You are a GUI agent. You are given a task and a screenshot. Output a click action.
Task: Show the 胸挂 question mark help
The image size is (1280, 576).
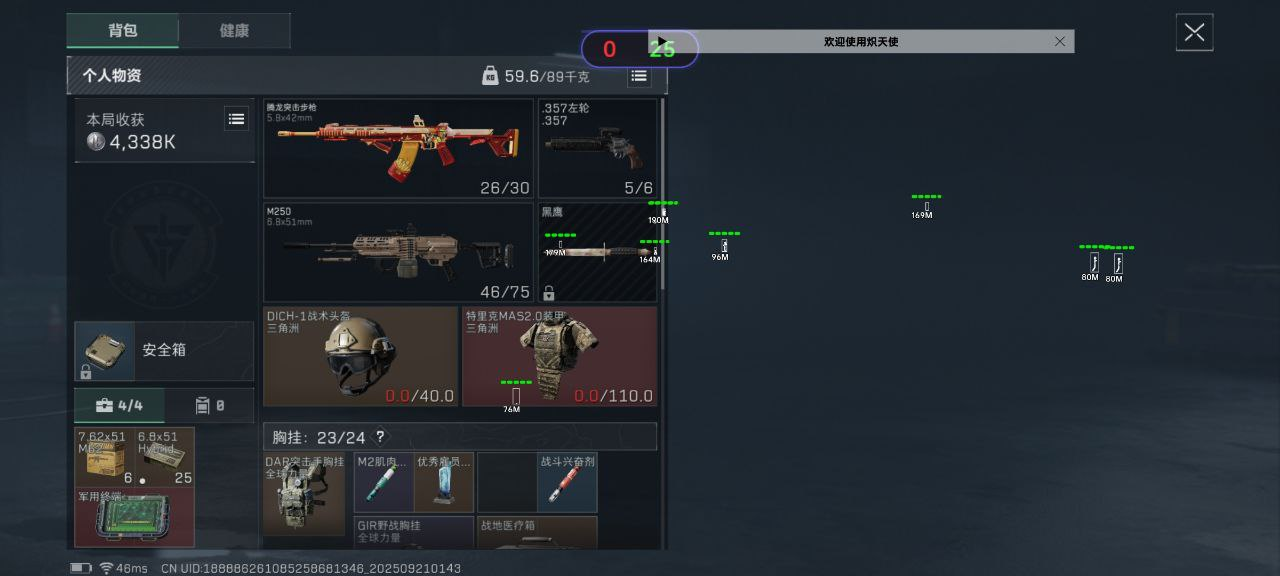(x=380, y=437)
